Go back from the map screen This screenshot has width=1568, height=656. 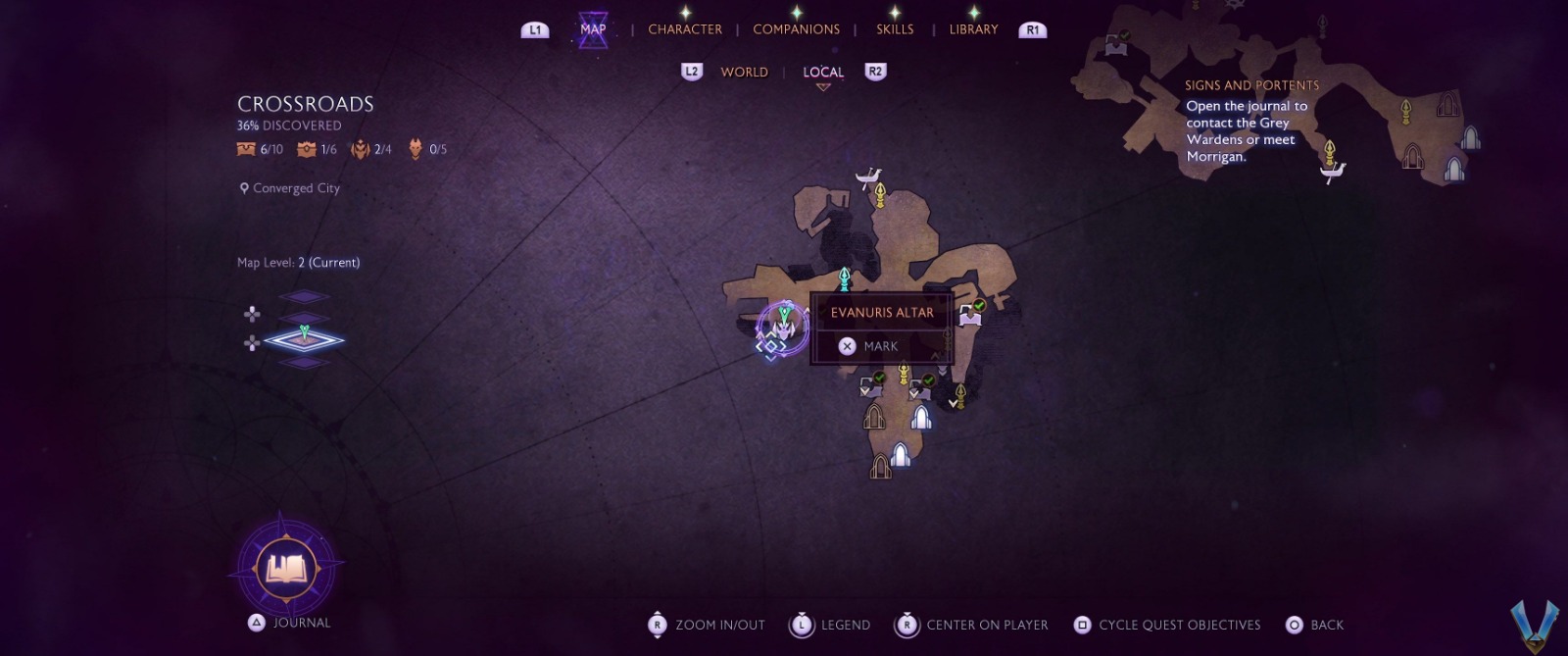point(1315,625)
